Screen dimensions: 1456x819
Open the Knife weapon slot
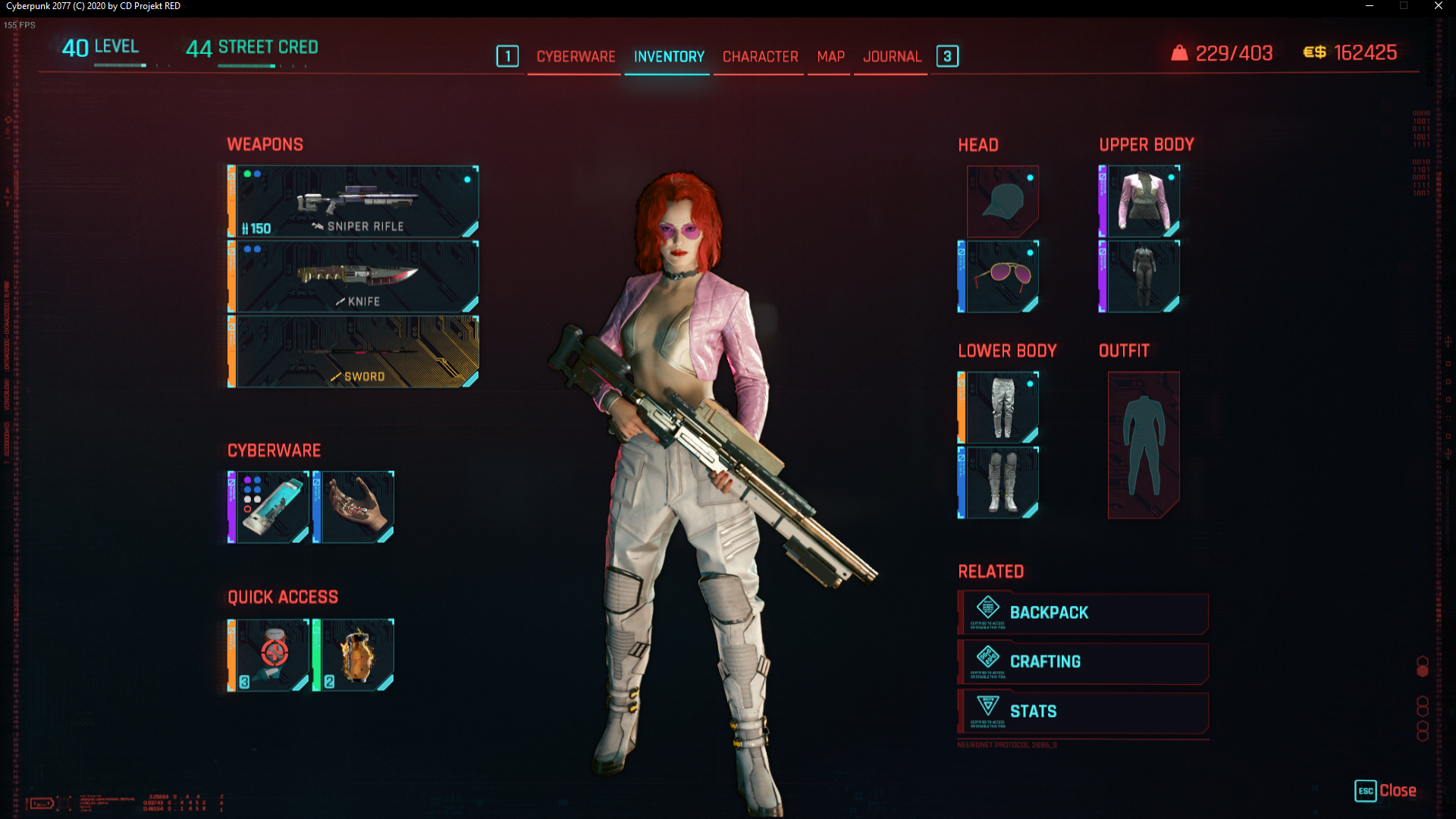351,275
